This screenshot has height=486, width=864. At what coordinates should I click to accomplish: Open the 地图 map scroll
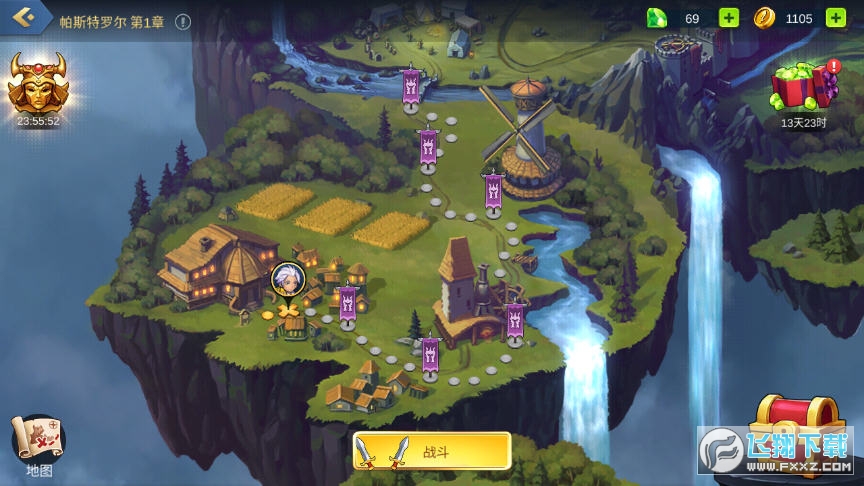39,441
